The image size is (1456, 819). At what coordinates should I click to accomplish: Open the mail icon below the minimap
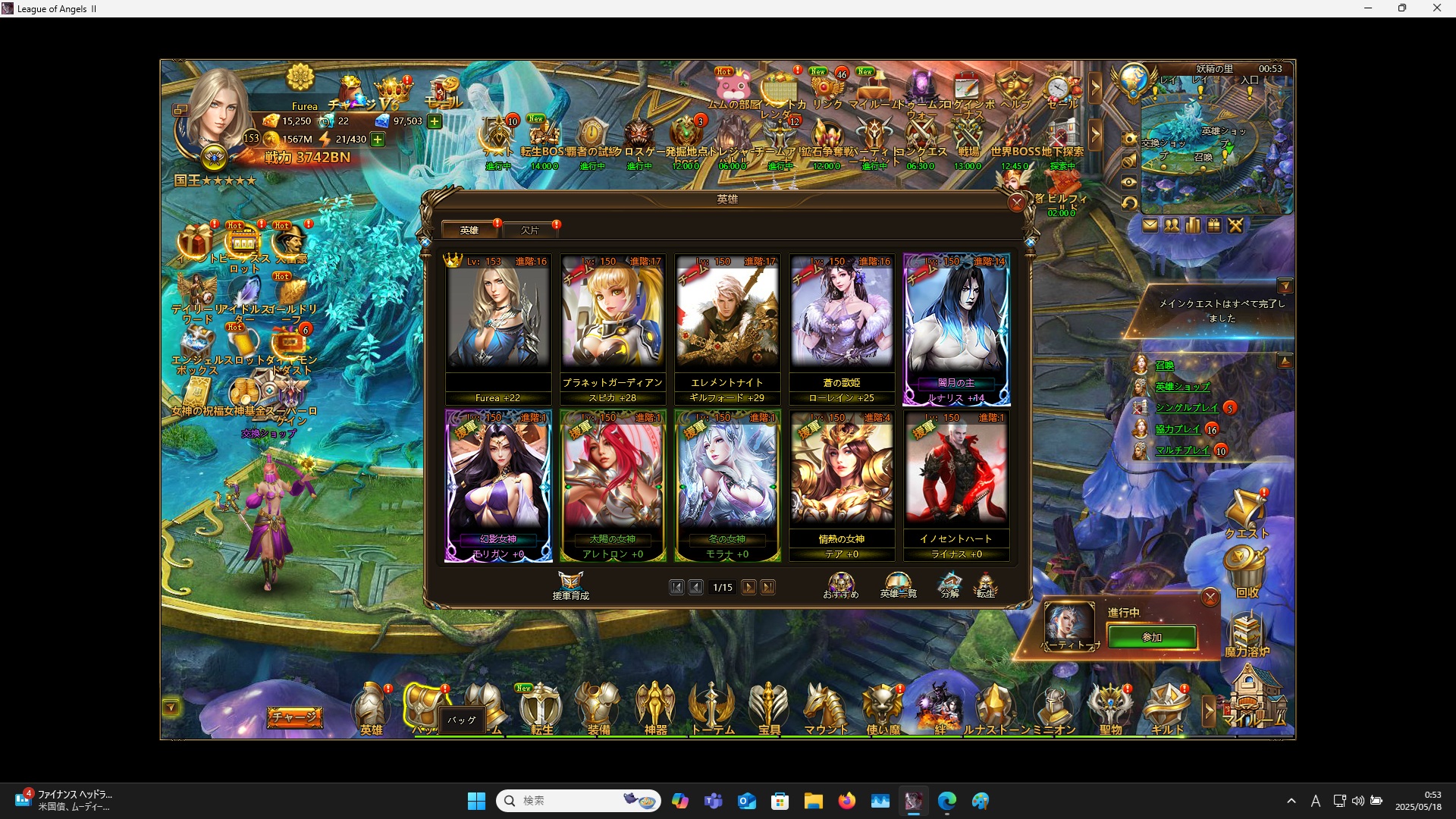(1151, 225)
